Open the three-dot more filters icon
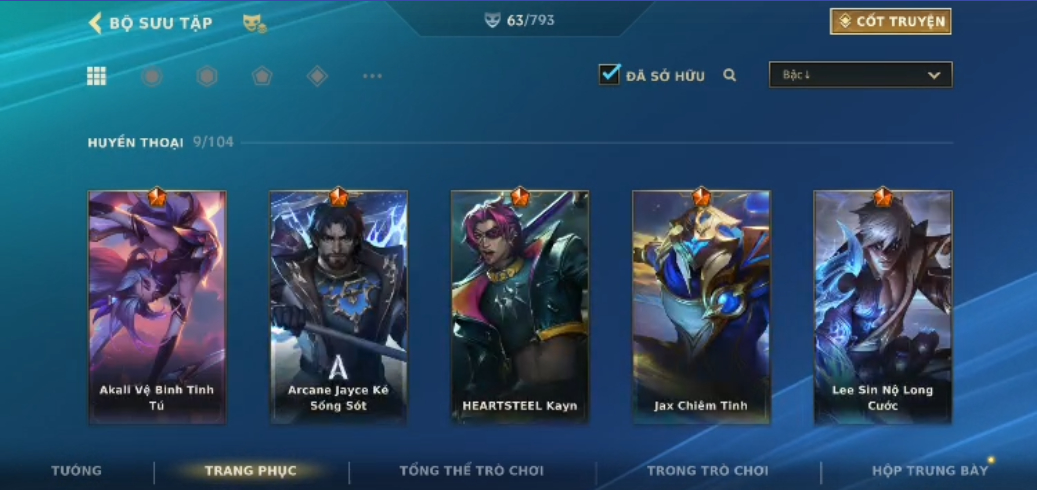This screenshot has height=490, width=1037. pos(372,76)
